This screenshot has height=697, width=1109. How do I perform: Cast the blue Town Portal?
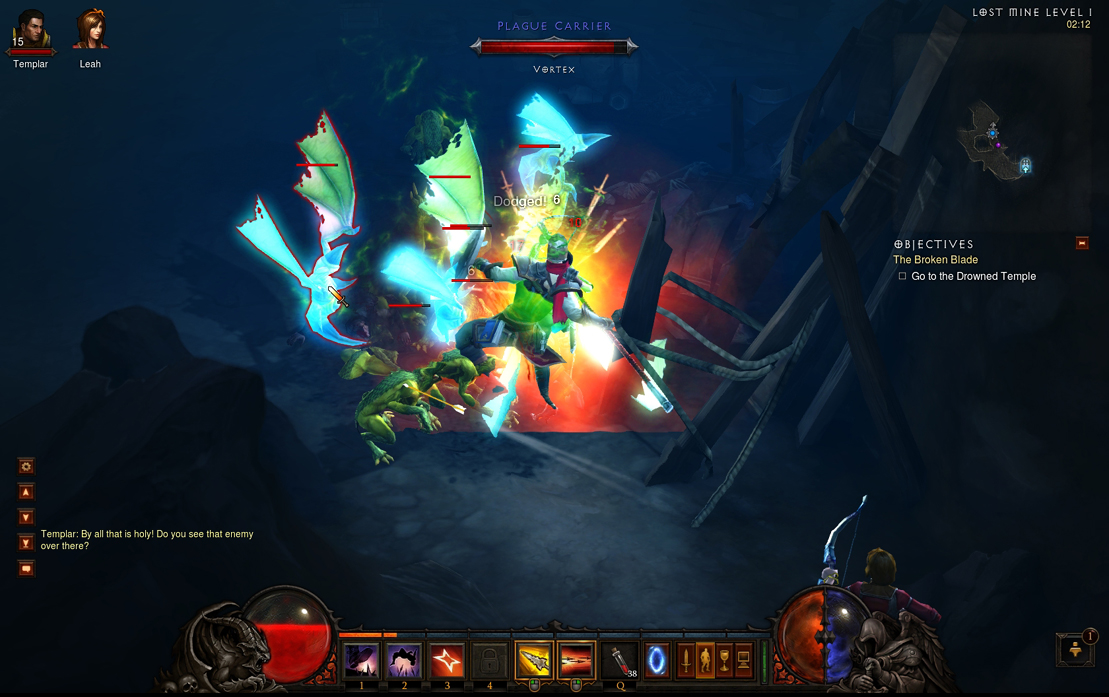click(657, 661)
